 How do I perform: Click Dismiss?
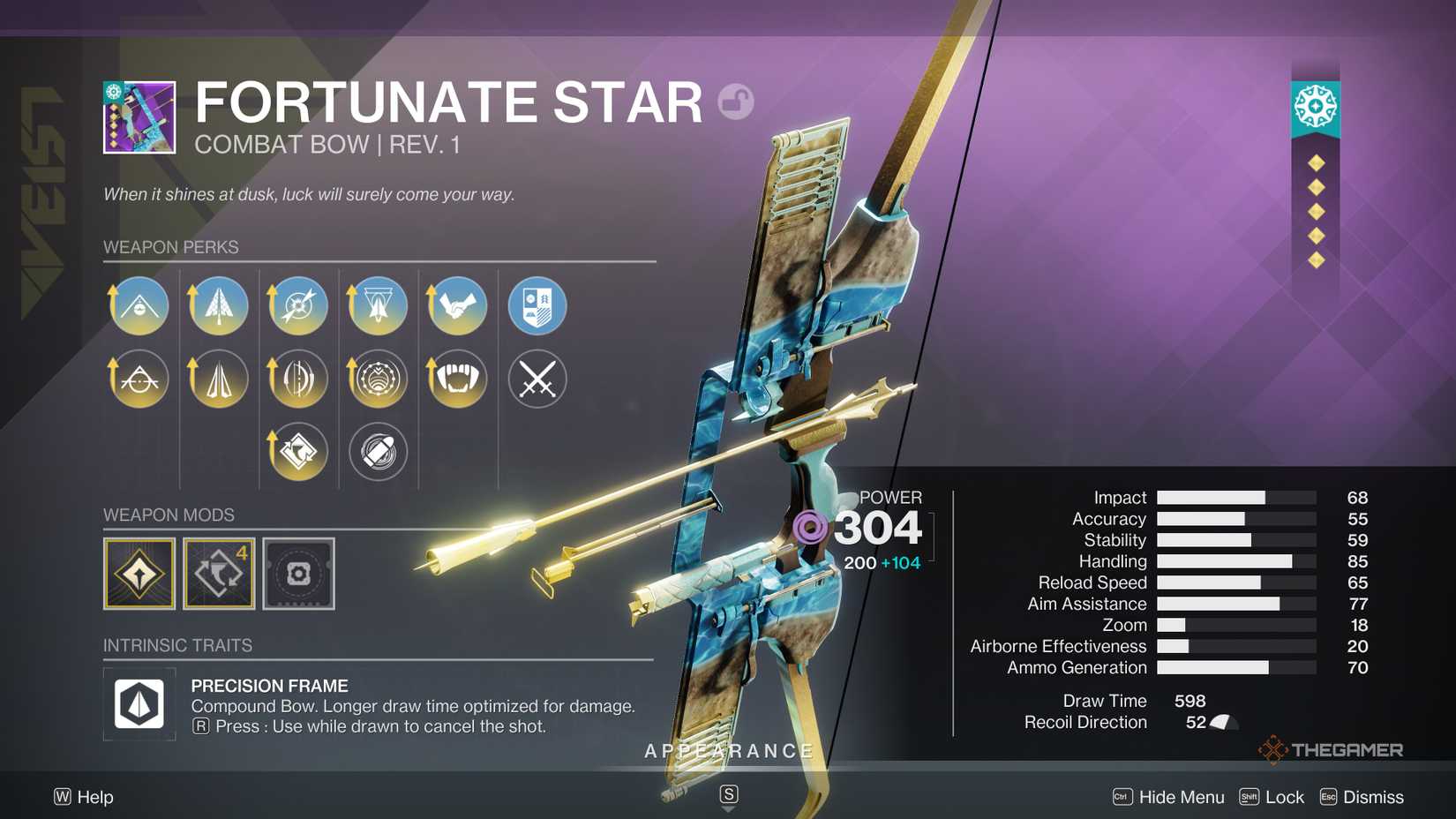coord(1374,797)
